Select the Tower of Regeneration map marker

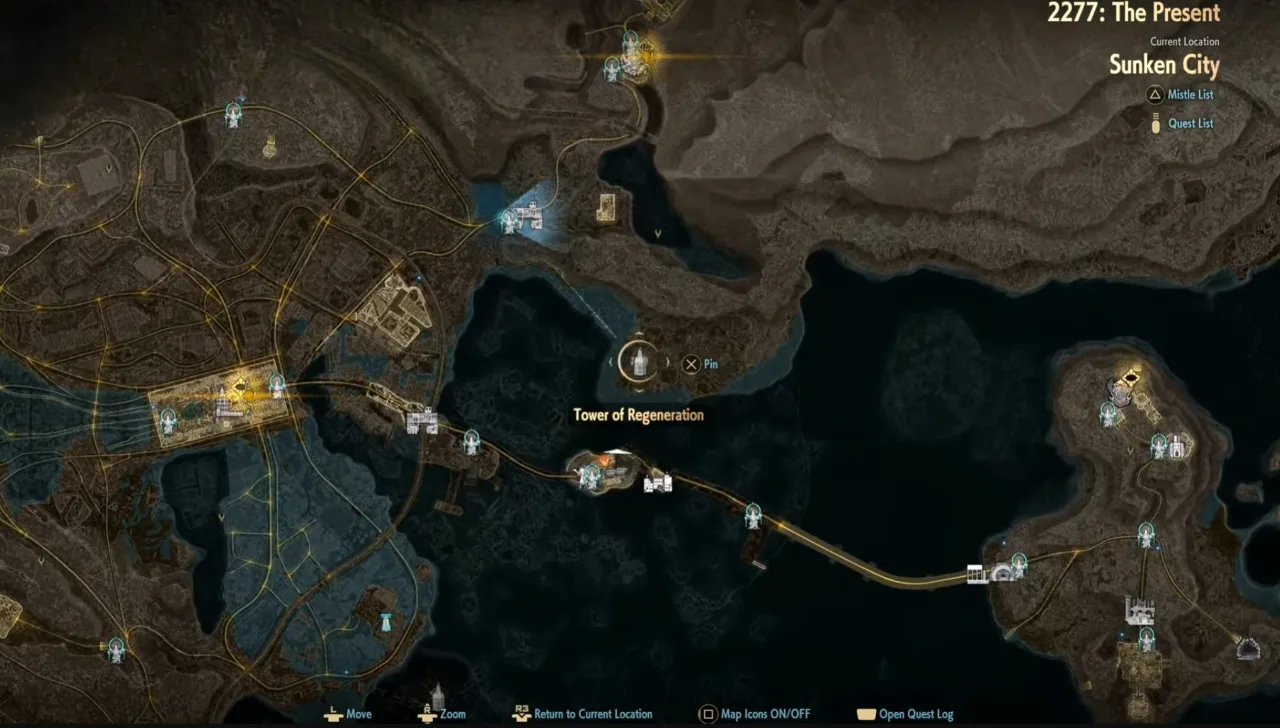click(x=638, y=361)
